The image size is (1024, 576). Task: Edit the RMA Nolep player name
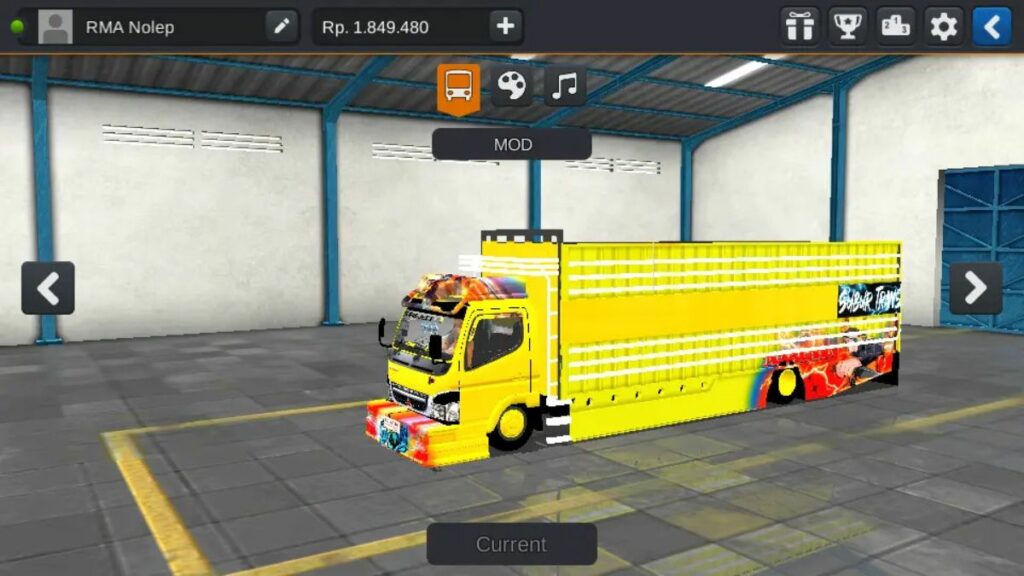pos(282,27)
